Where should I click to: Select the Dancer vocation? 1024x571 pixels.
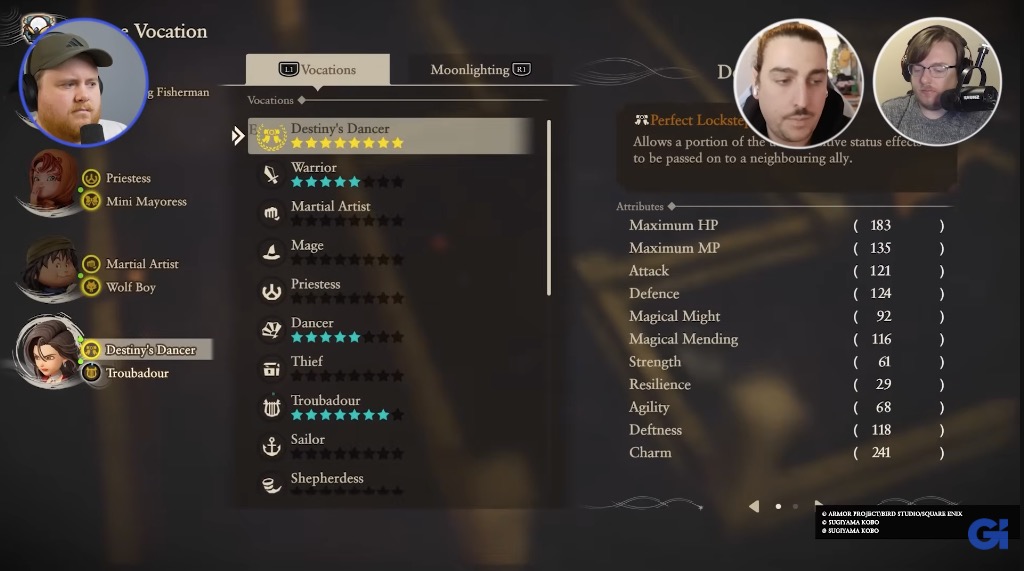(x=390, y=331)
